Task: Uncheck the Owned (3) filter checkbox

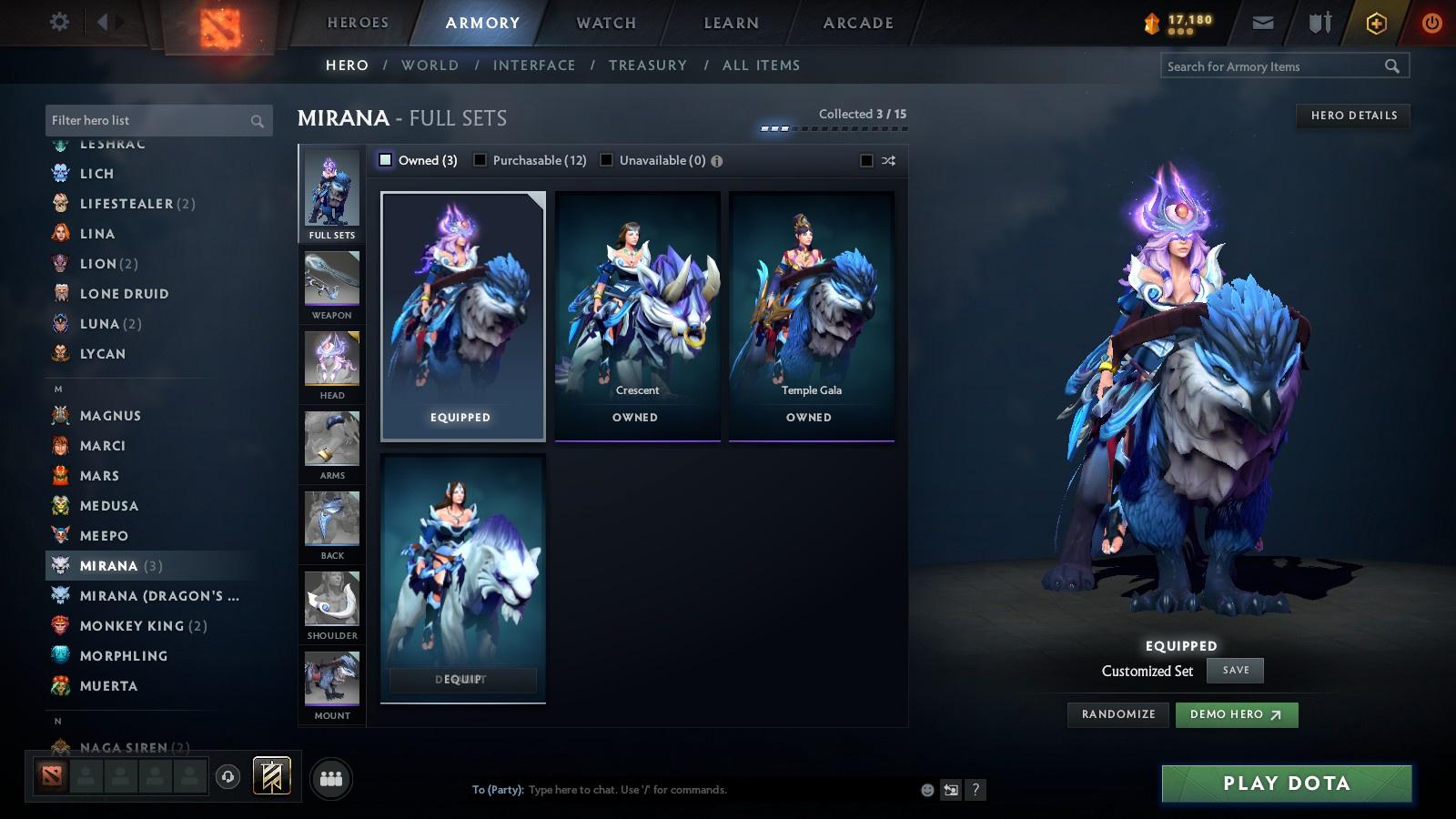Action: pyautogui.click(x=386, y=159)
